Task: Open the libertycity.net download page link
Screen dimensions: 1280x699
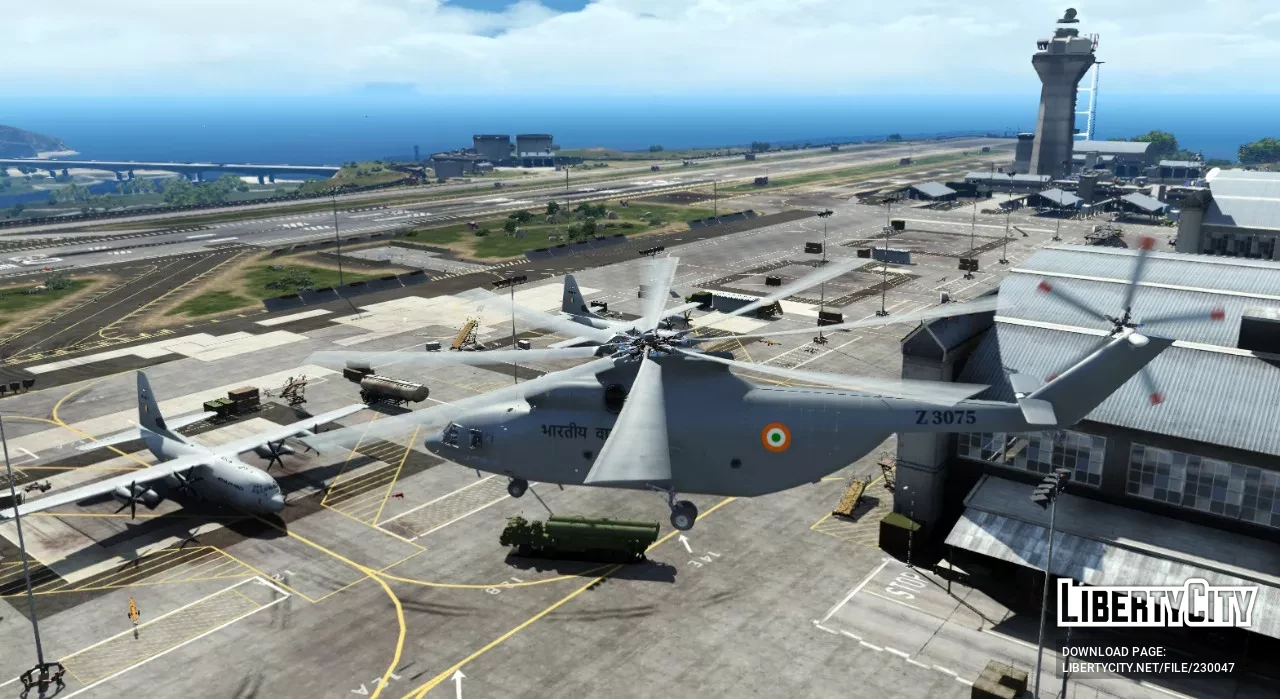Action: tap(1147, 667)
